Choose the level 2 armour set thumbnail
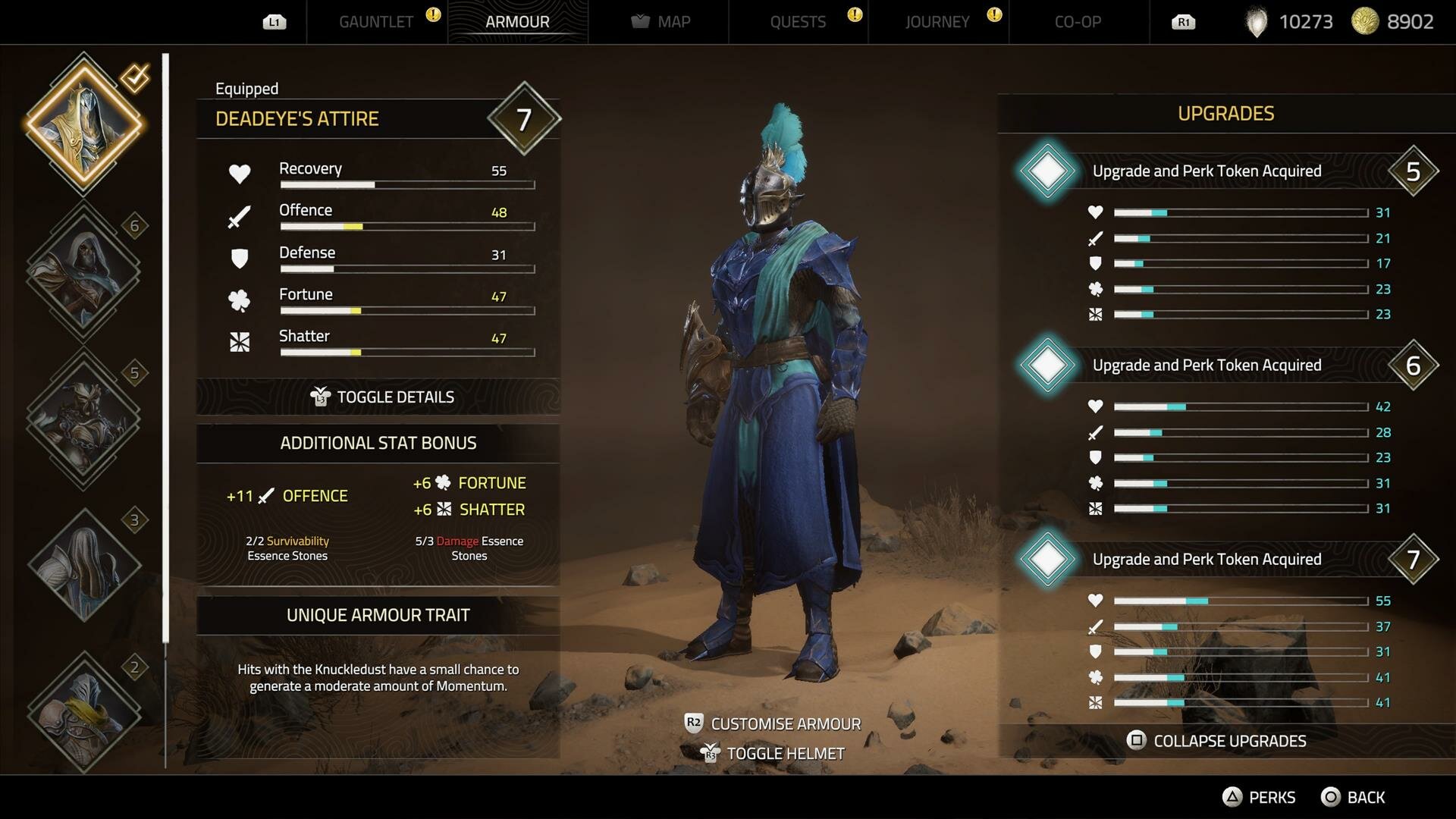 tap(83, 711)
